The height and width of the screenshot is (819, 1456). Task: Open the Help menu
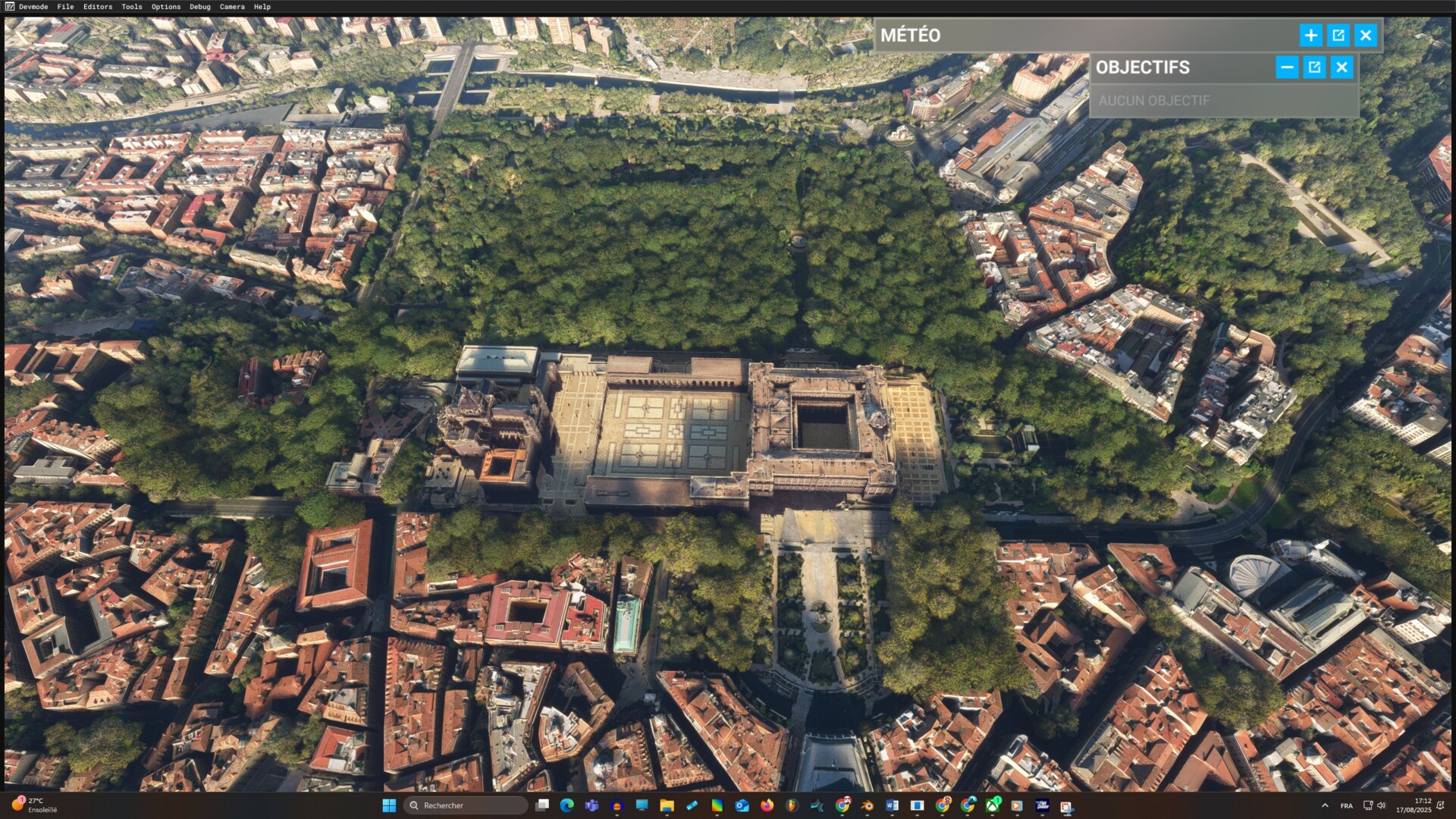click(262, 7)
